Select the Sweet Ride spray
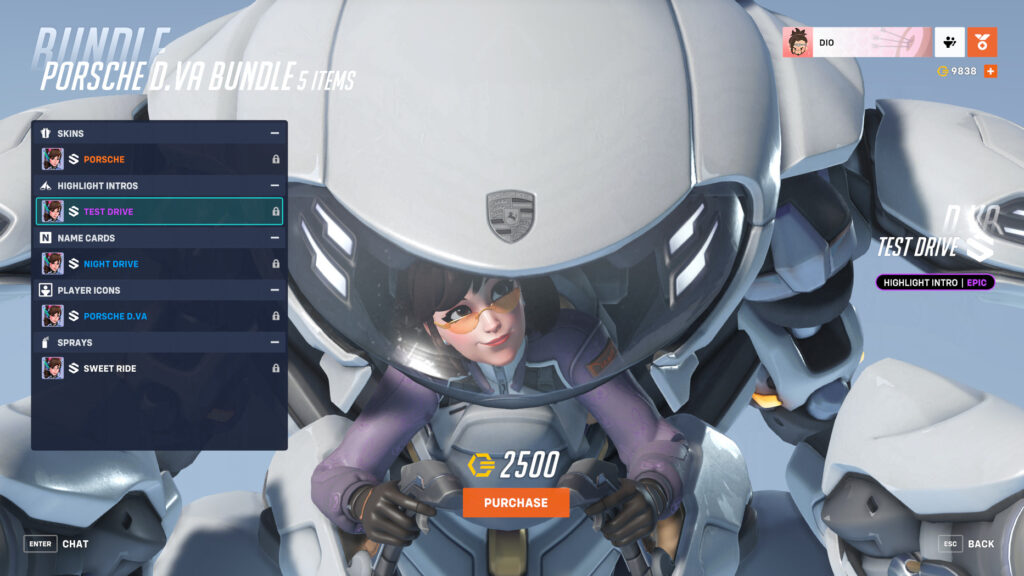The width and height of the screenshot is (1024, 576). [160, 368]
